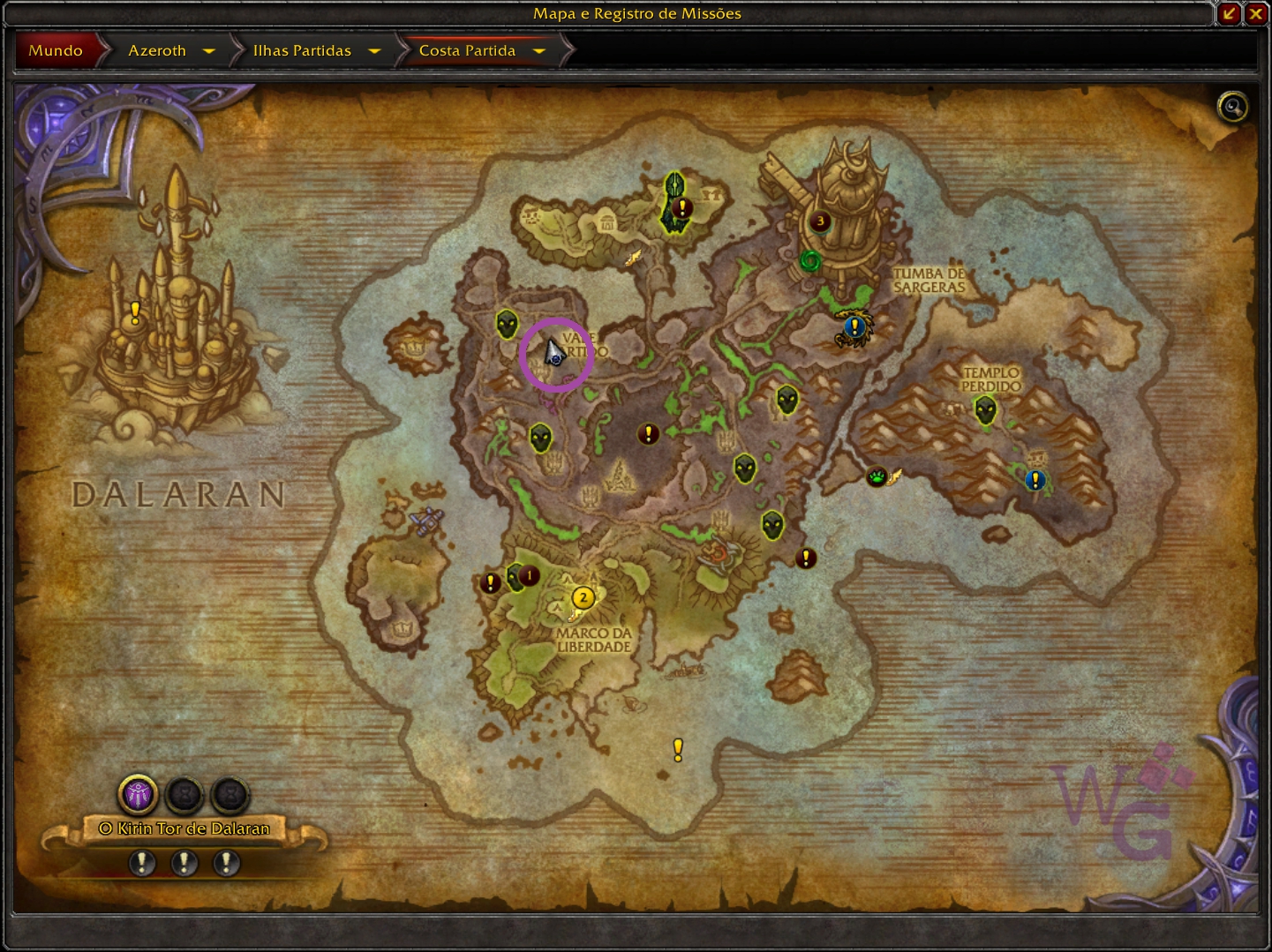The image size is (1272, 952).
Task: Click the blue quest marker below Tumba de Sargeras
Action: [x=854, y=326]
